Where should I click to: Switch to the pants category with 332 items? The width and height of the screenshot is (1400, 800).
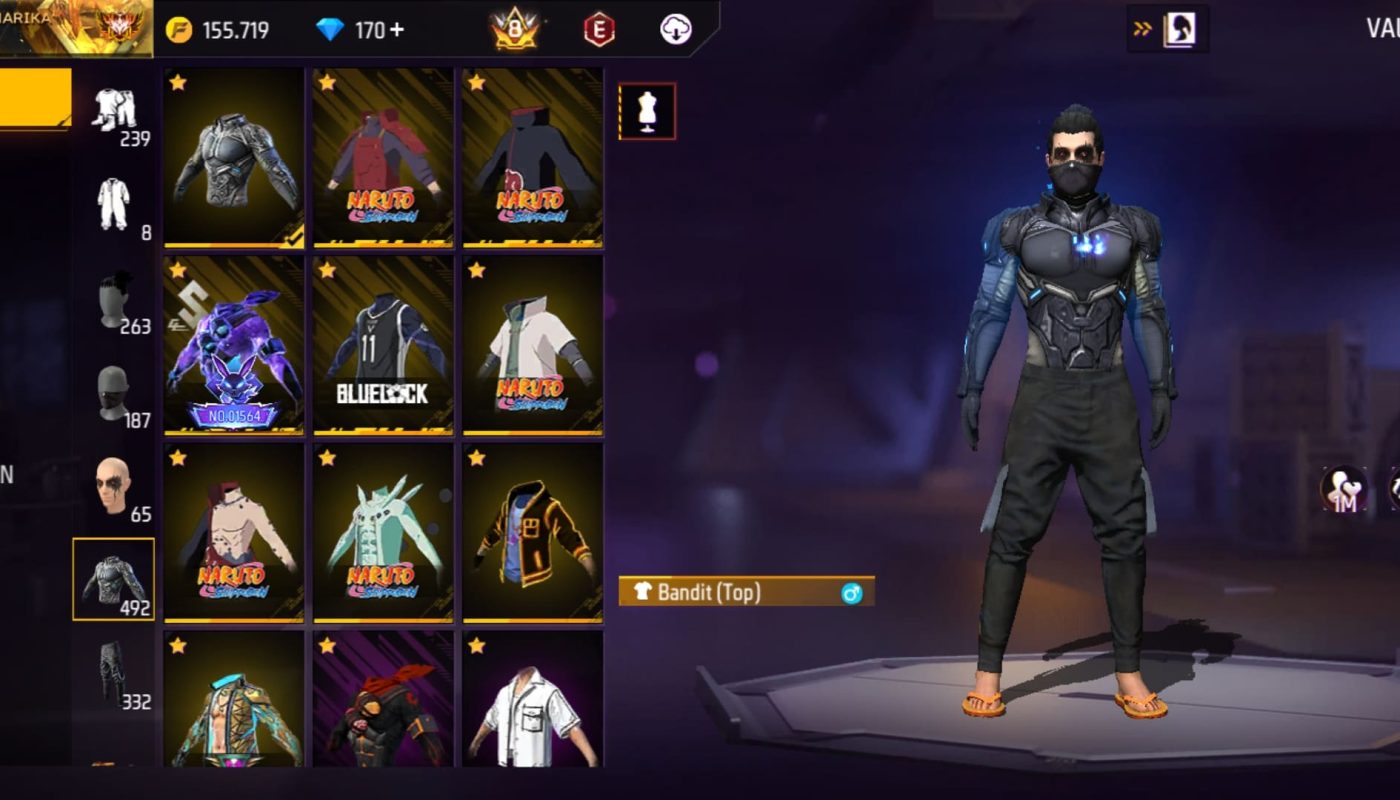[113, 673]
